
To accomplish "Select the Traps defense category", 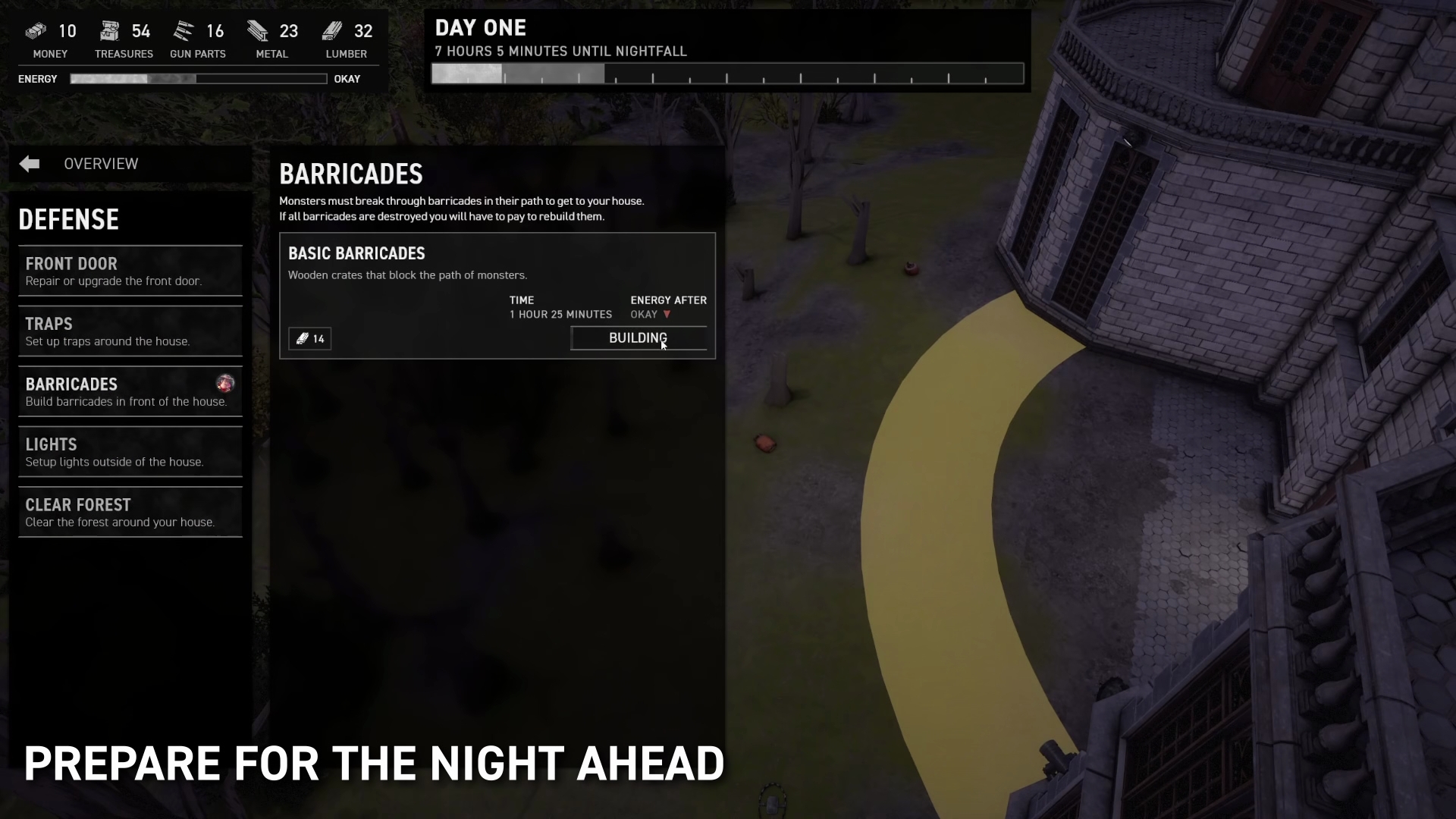I will [x=130, y=331].
